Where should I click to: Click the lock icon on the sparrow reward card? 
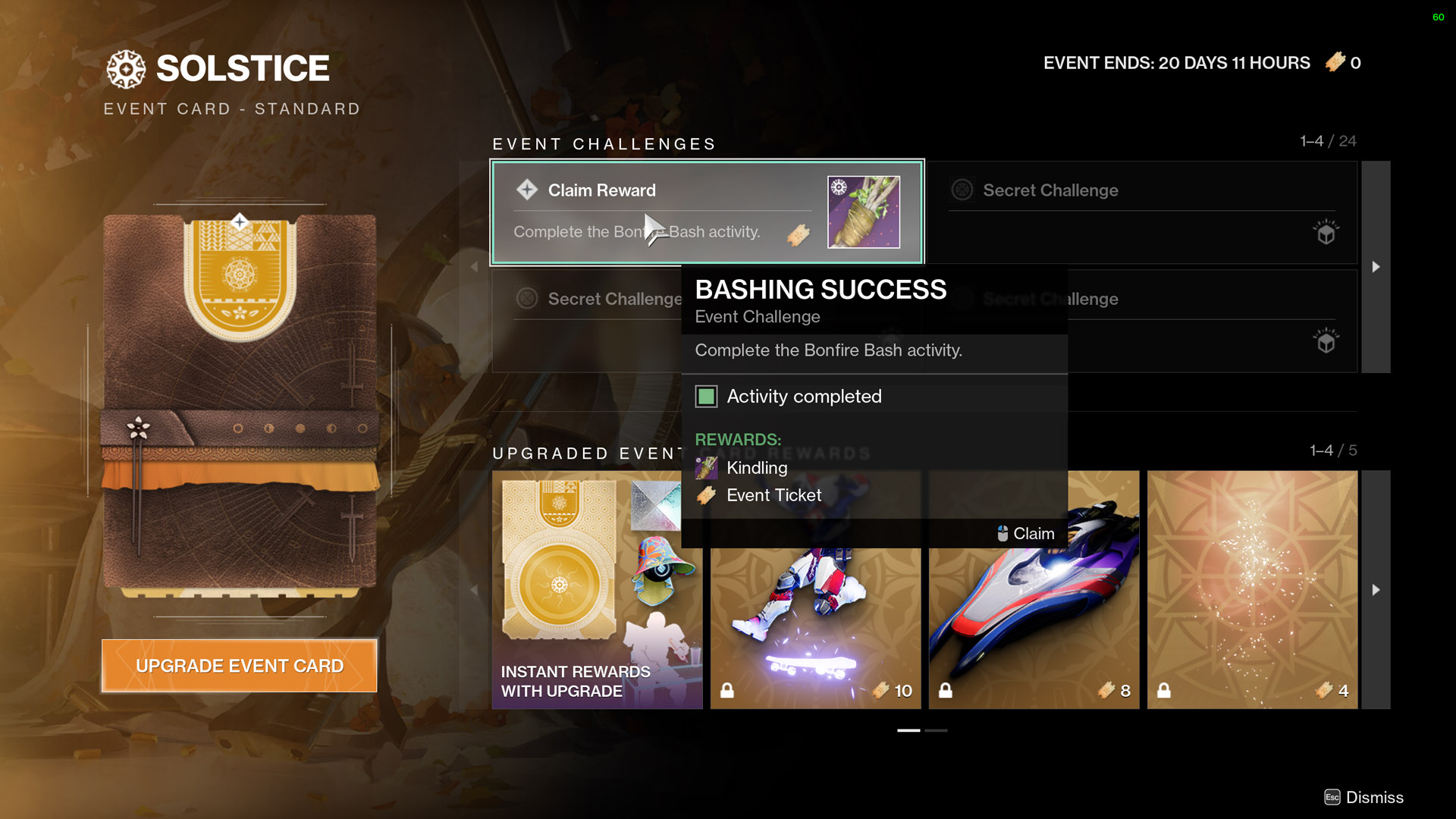(946, 691)
